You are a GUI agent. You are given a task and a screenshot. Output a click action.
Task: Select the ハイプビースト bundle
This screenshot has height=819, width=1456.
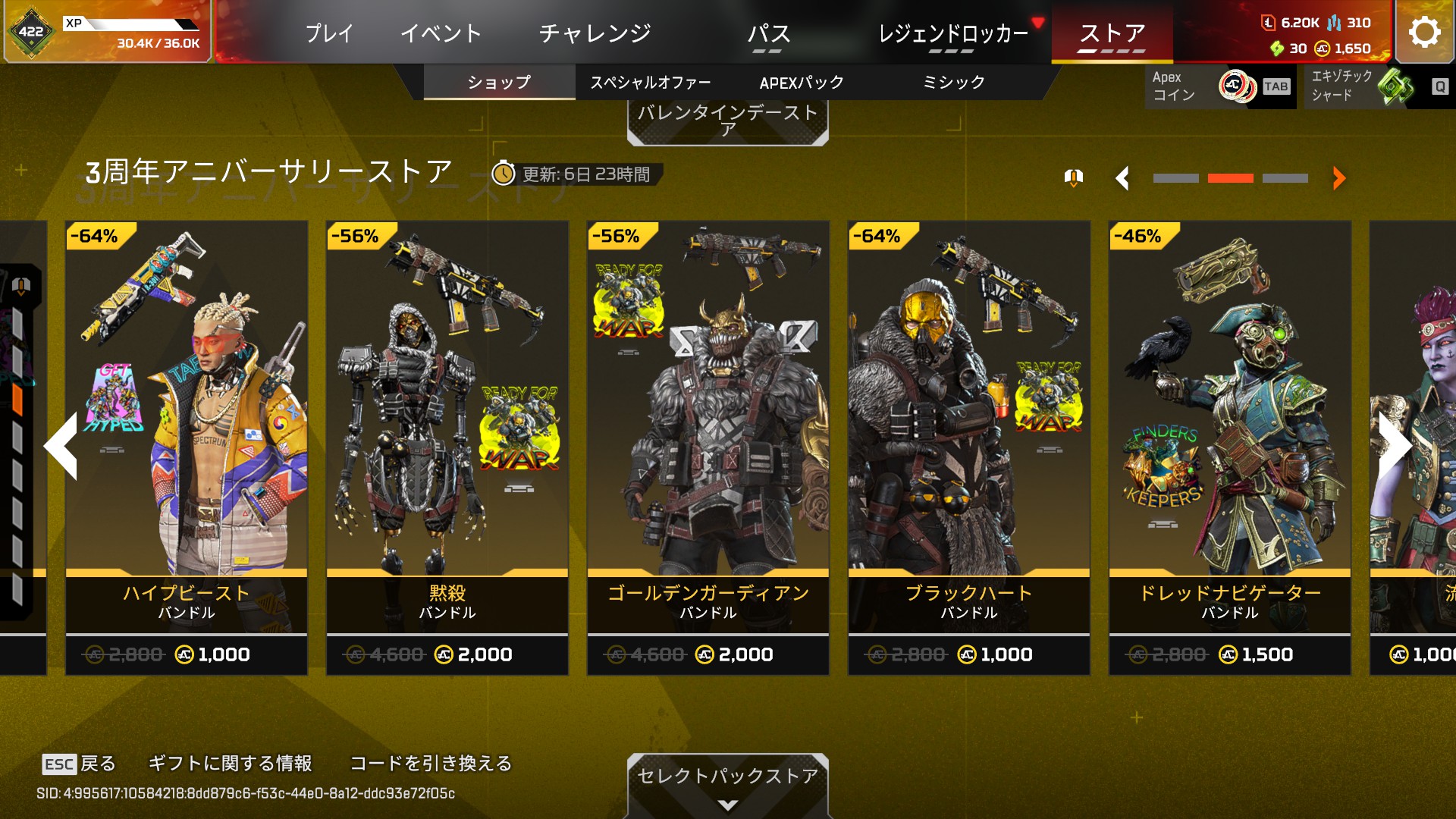[187, 447]
